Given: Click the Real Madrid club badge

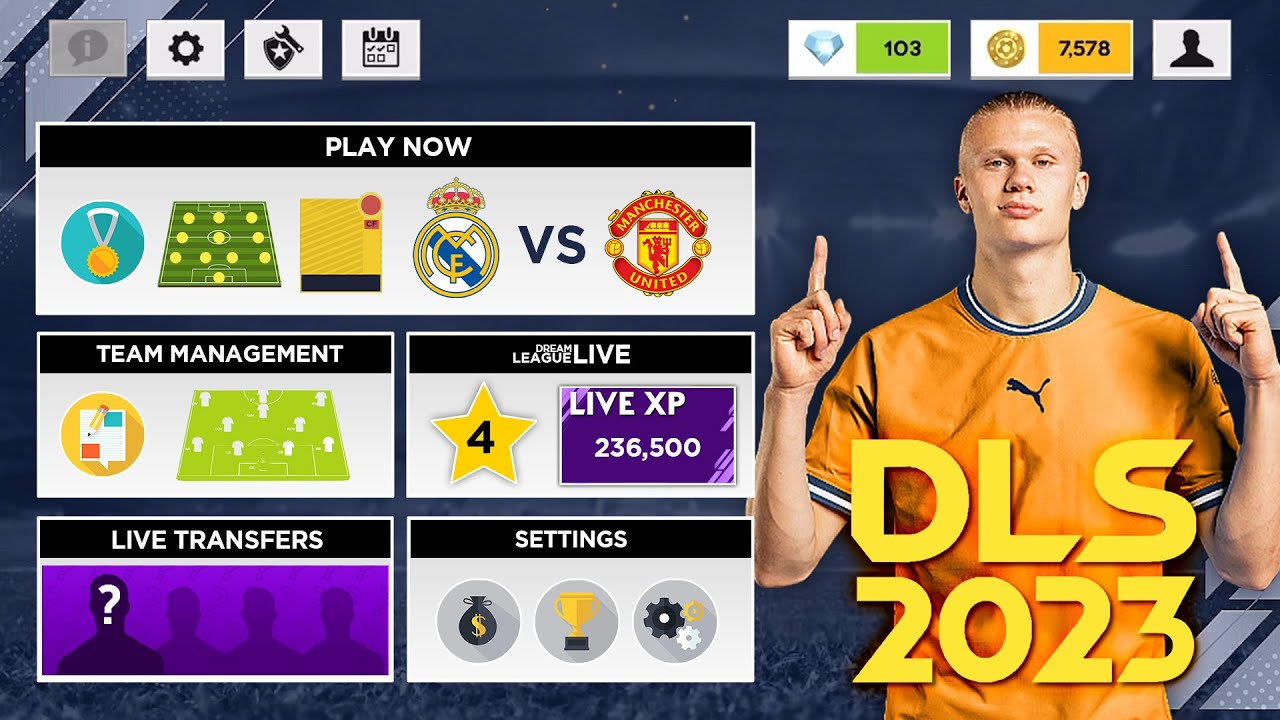Looking at the screenshot, I should point(455,240).
